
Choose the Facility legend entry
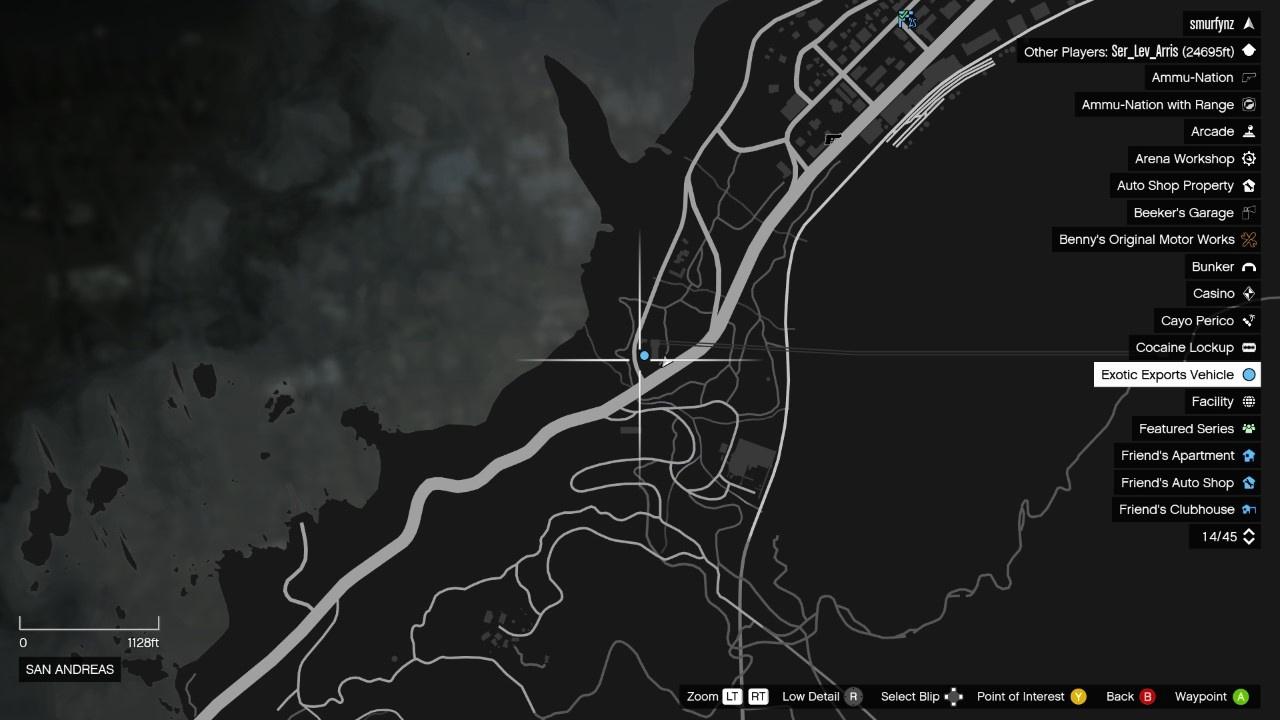click(1221, 402)
